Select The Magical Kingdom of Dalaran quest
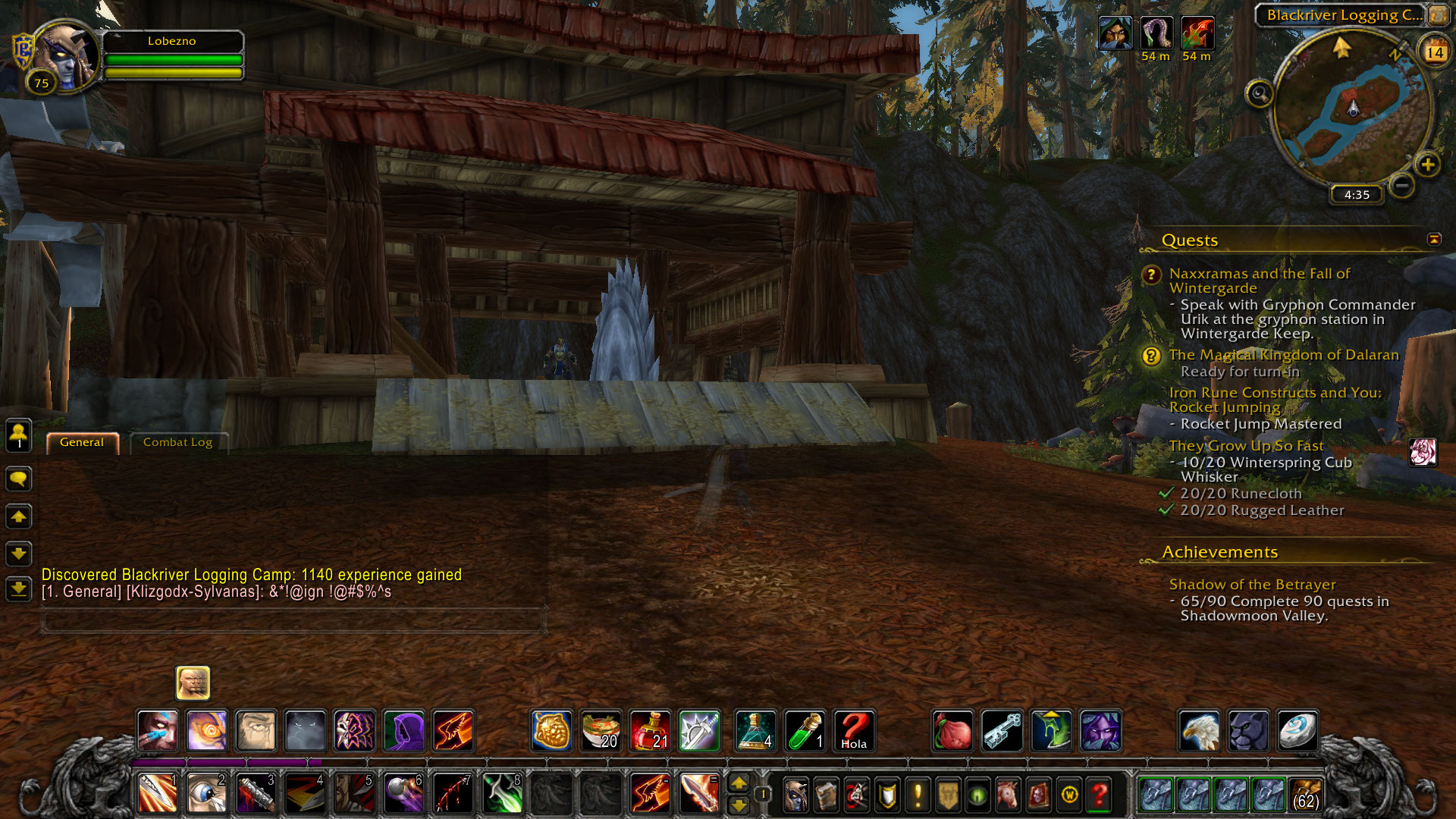Screen dimensions: 1456x819 click(x=1283, y=355)
